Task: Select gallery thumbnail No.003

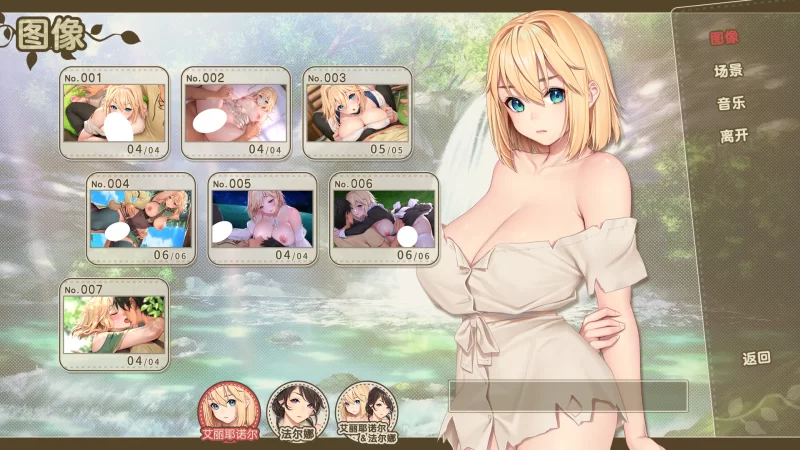Action: [358, 113]
